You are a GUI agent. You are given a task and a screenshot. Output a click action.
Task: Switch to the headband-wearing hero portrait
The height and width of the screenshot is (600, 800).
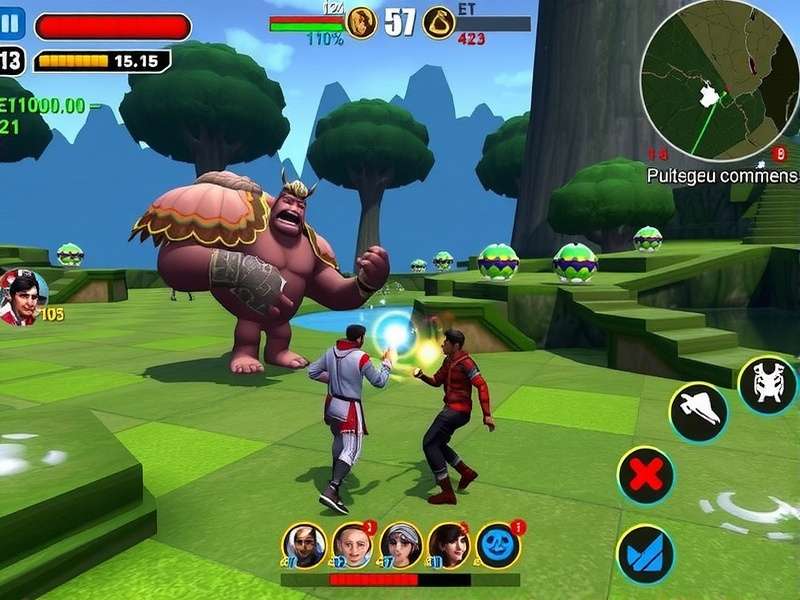tap(401, 545)
